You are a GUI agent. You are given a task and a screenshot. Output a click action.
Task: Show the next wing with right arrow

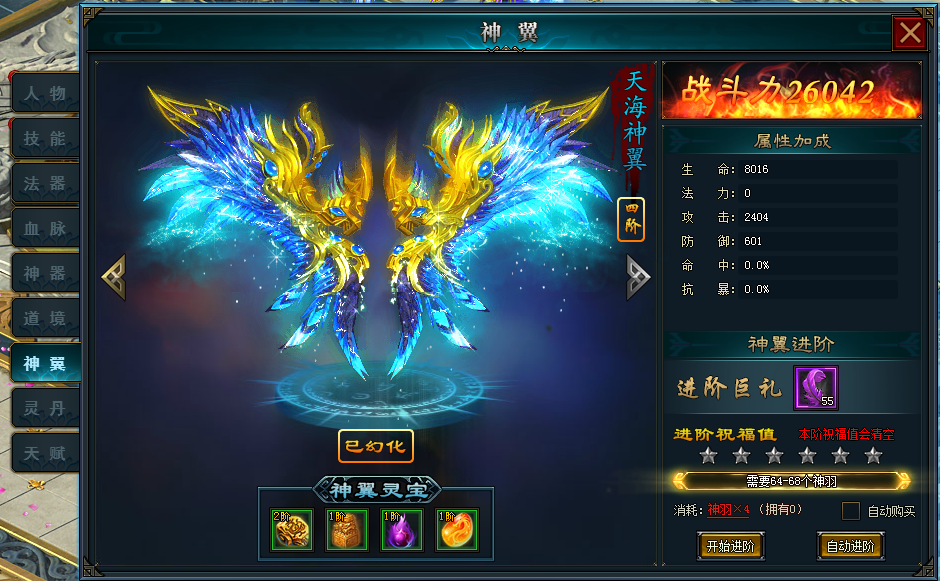pos(637,277)
